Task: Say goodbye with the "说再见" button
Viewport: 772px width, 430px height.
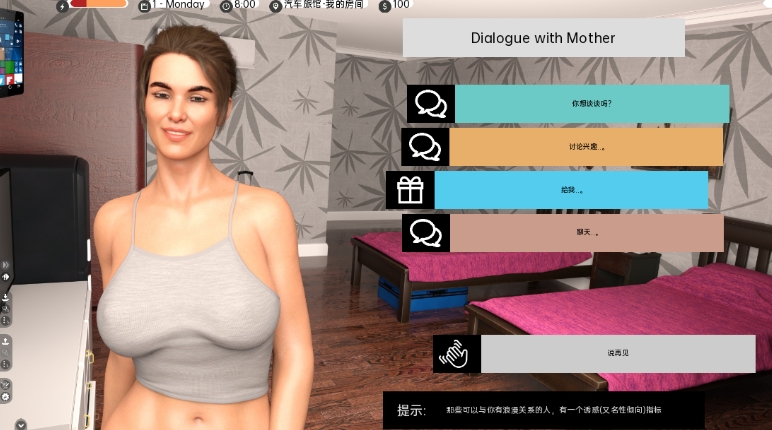Action: (x=617, y=354)
